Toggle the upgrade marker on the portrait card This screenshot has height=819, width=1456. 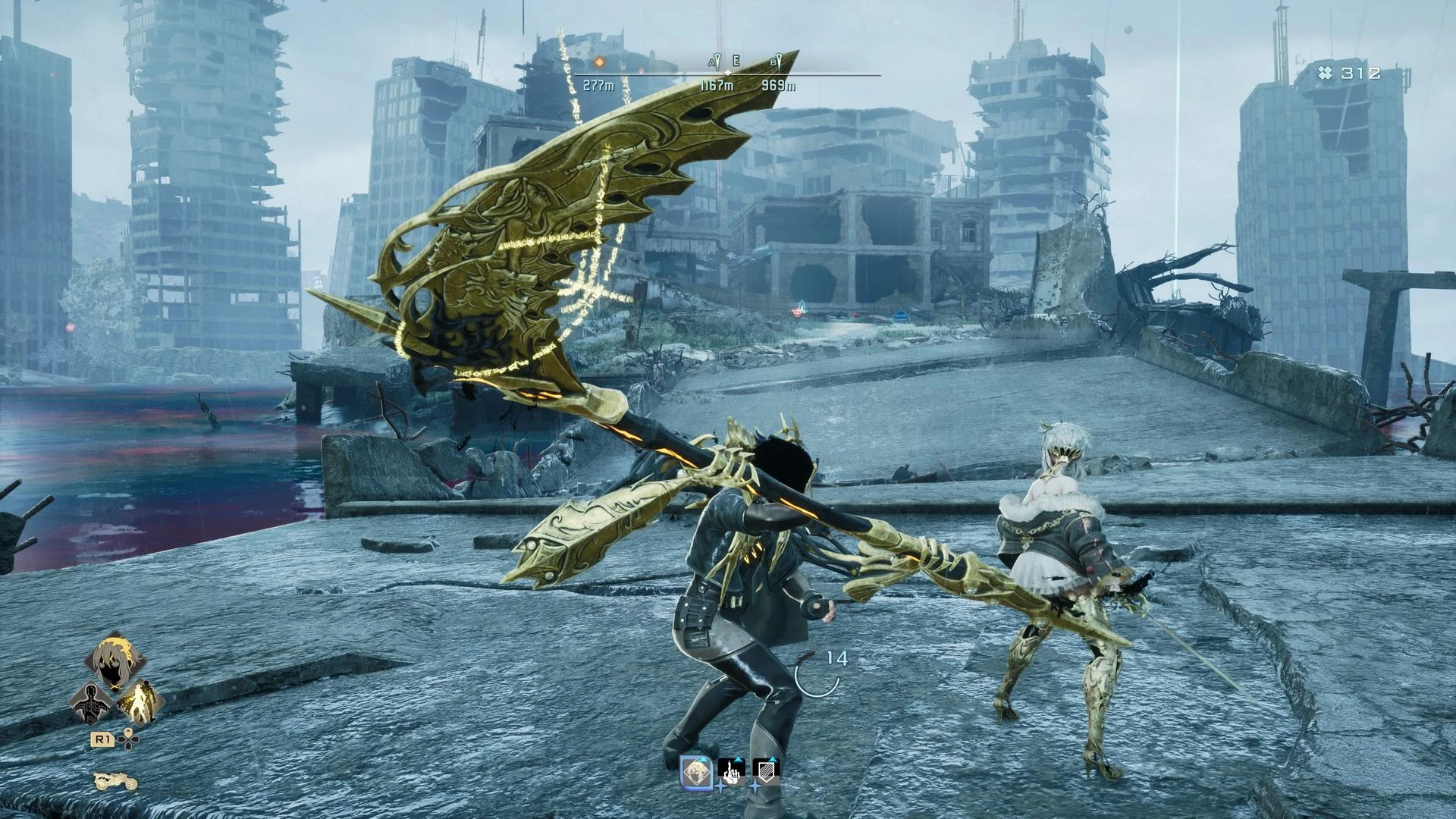click(x=702, y=758)
